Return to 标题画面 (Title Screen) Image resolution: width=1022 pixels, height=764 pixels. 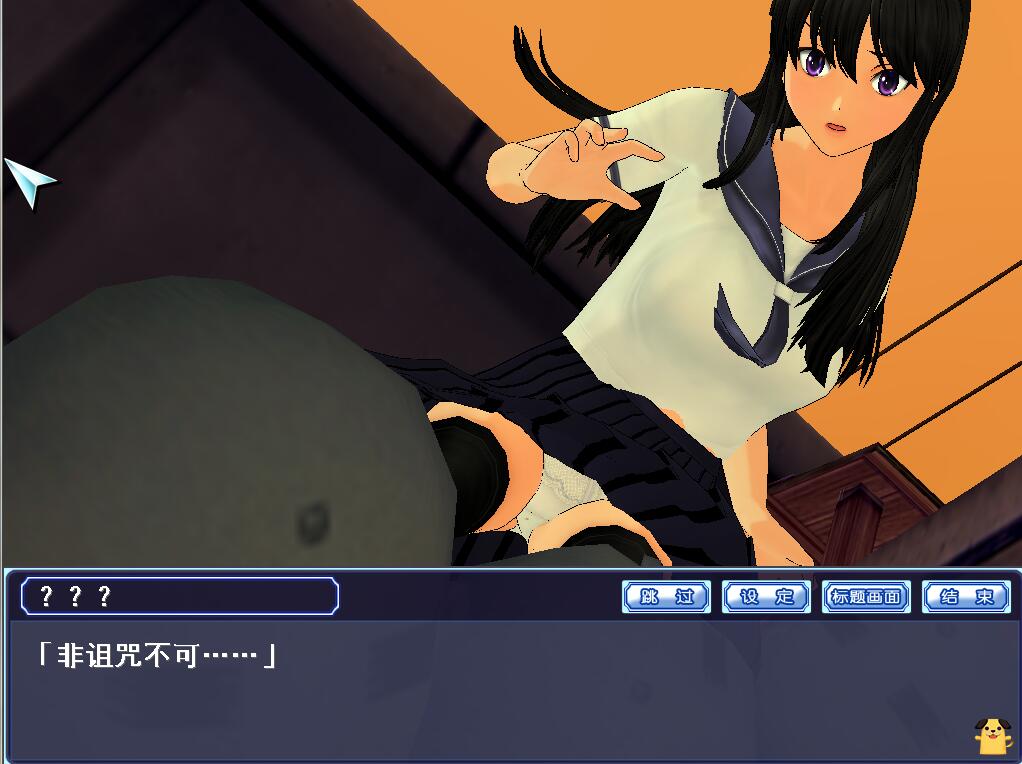[x=866, y=597]
